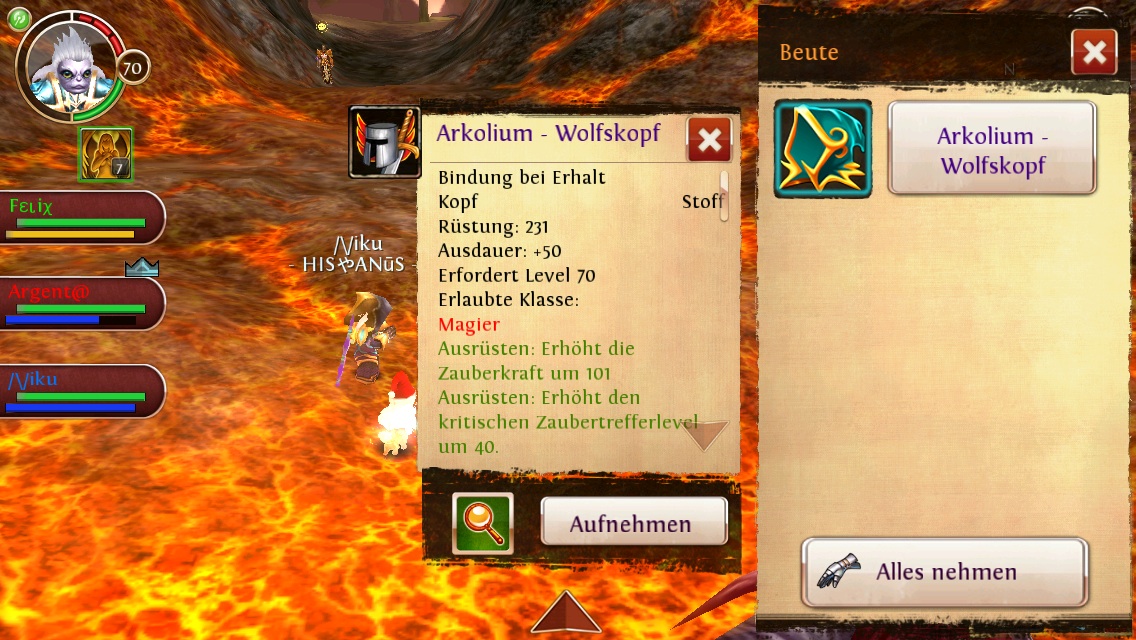Click the teal hood loot icon
Image resolution: width=1136 pixels, height=640 pixels.
[823, 149]
